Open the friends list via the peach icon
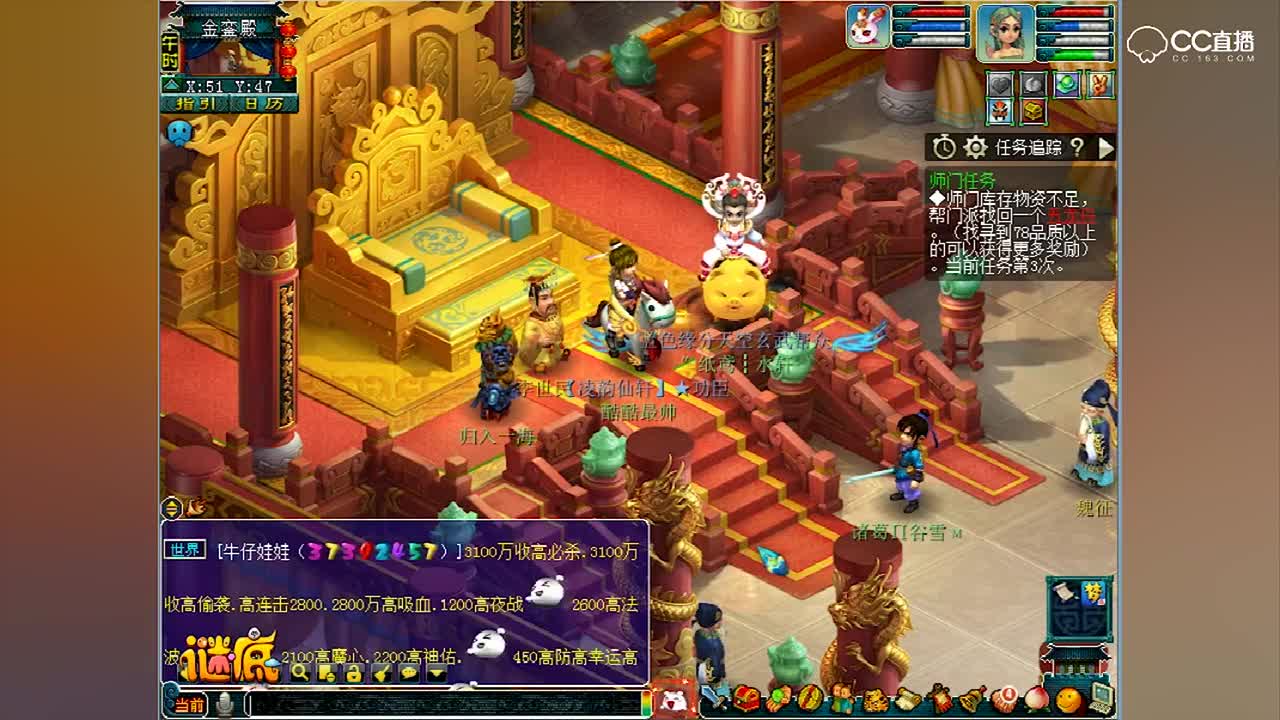 tap(1038, 697)
